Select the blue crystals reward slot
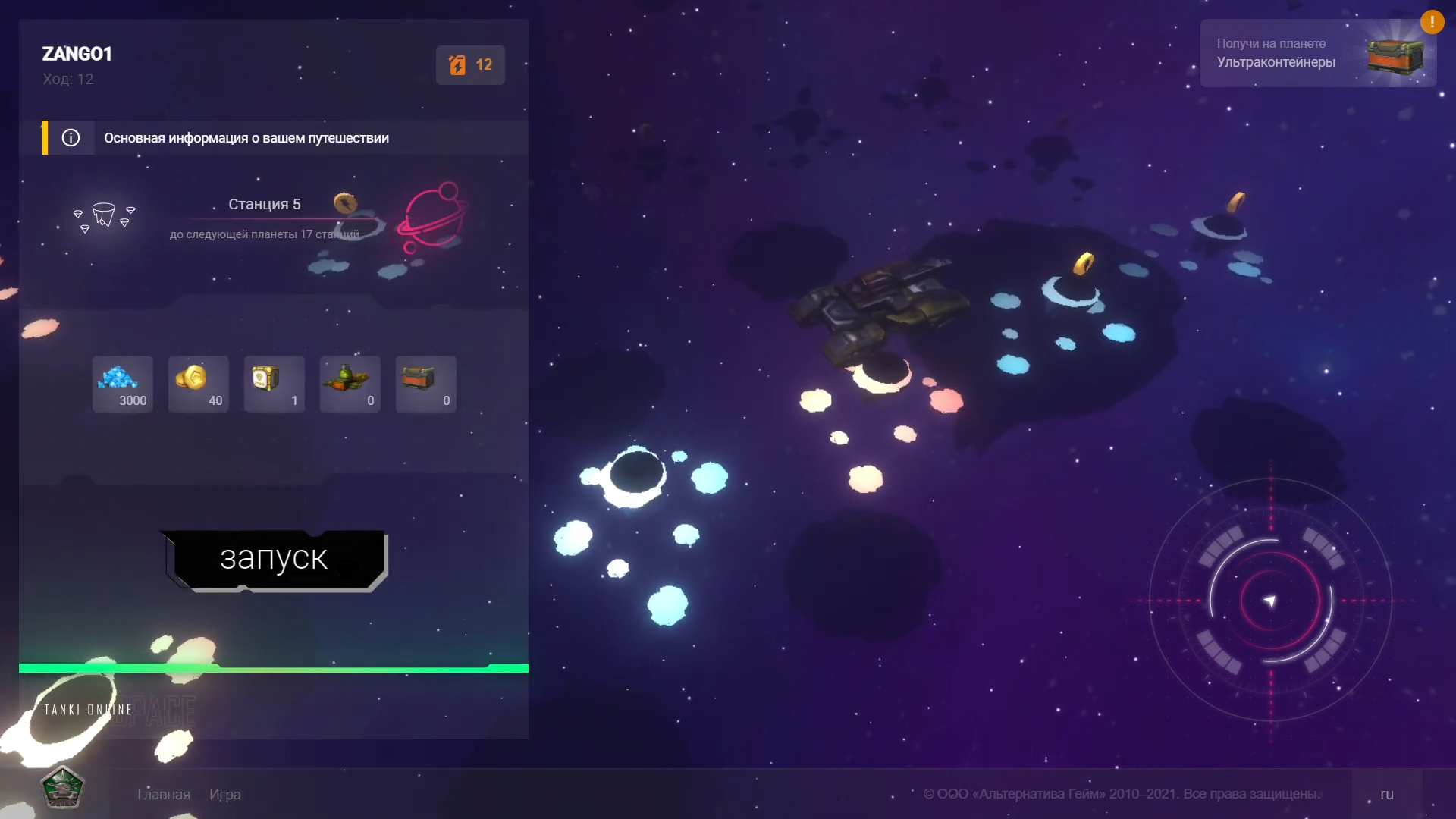Viewport: 1456px width, 819px height. (x=123, y=384)
